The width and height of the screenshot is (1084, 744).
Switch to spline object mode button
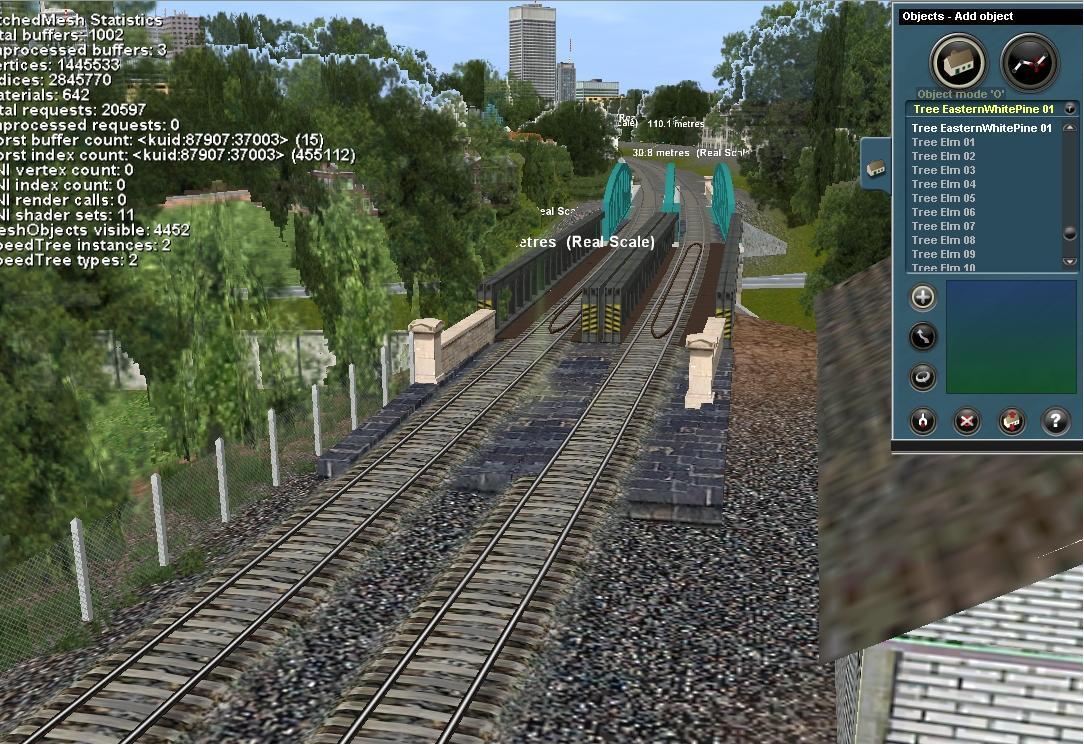click(x=1029, y=62)
